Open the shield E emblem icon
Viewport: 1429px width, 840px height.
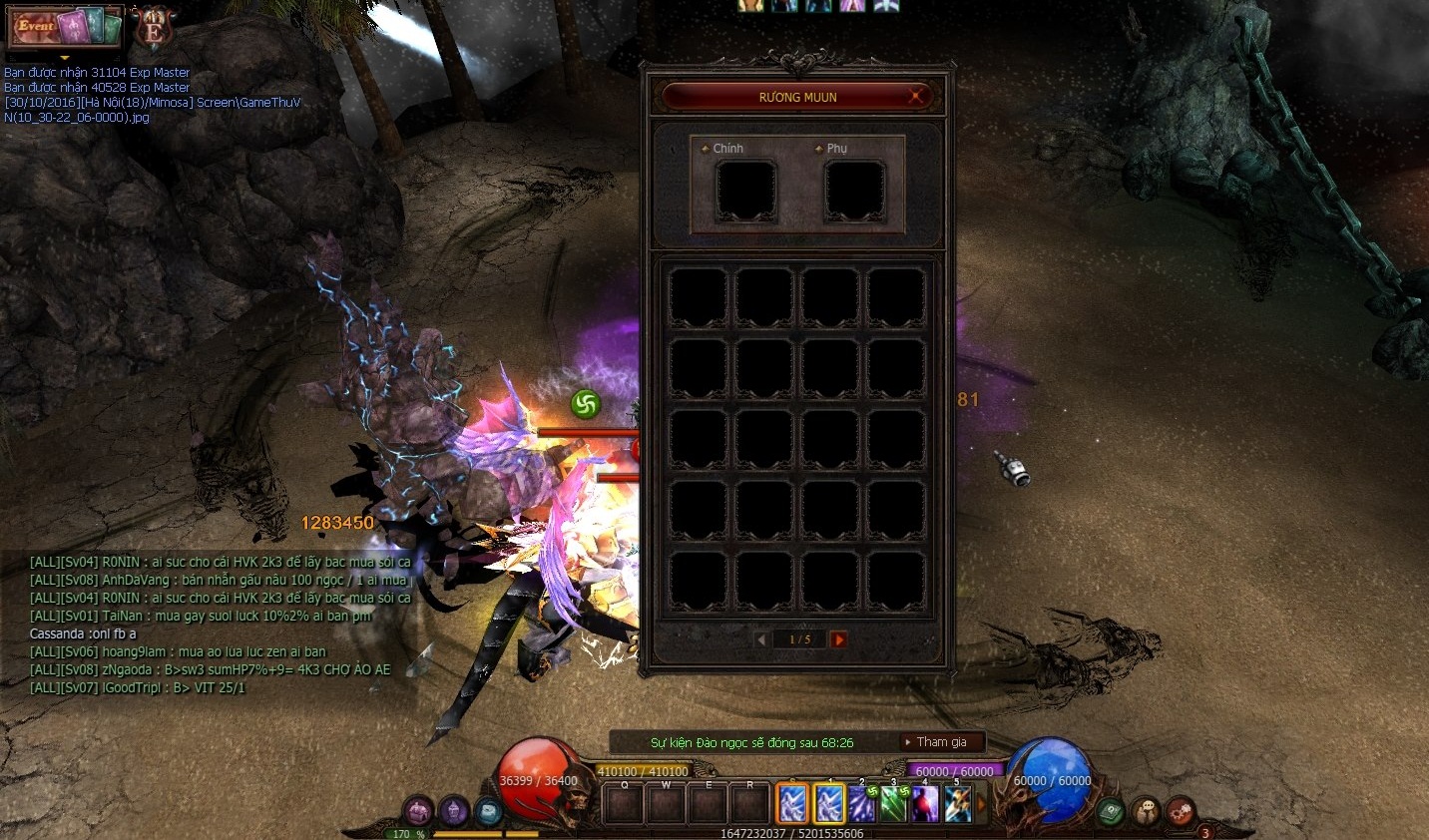coord(154,28)
